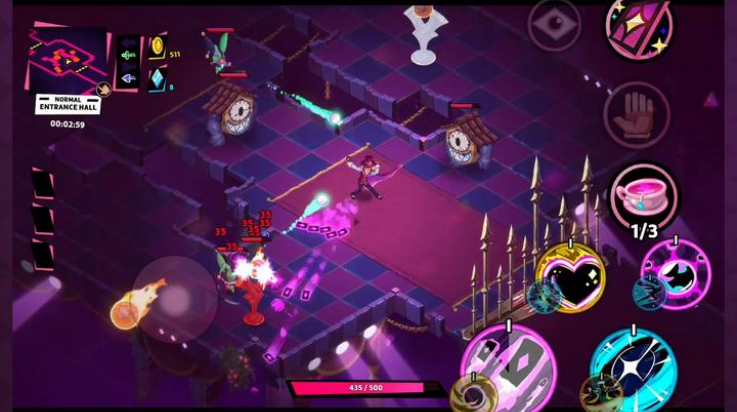Expand the minimap with the arrow button

pos(103,89)
